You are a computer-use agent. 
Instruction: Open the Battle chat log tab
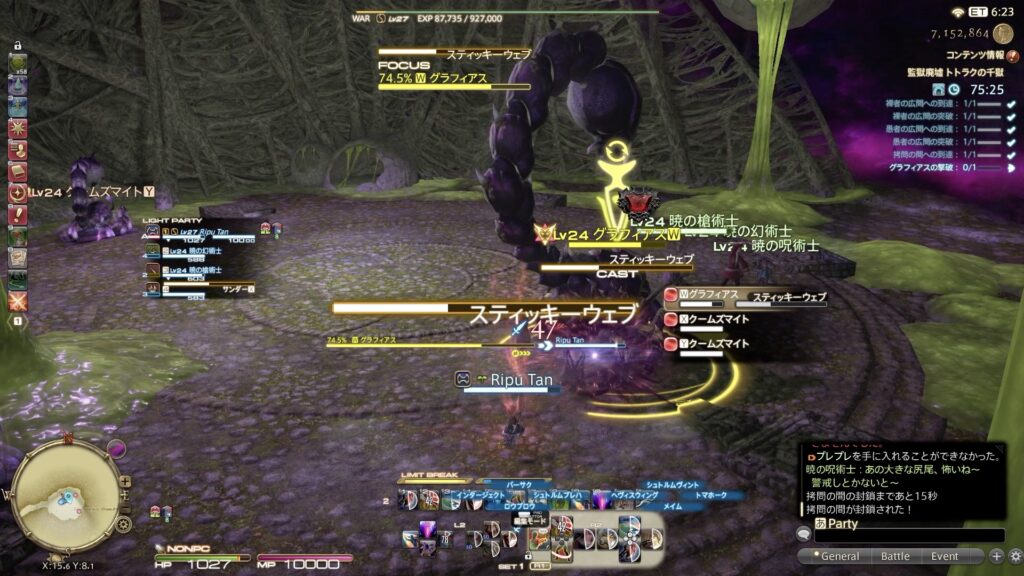(x=895, y=556)
